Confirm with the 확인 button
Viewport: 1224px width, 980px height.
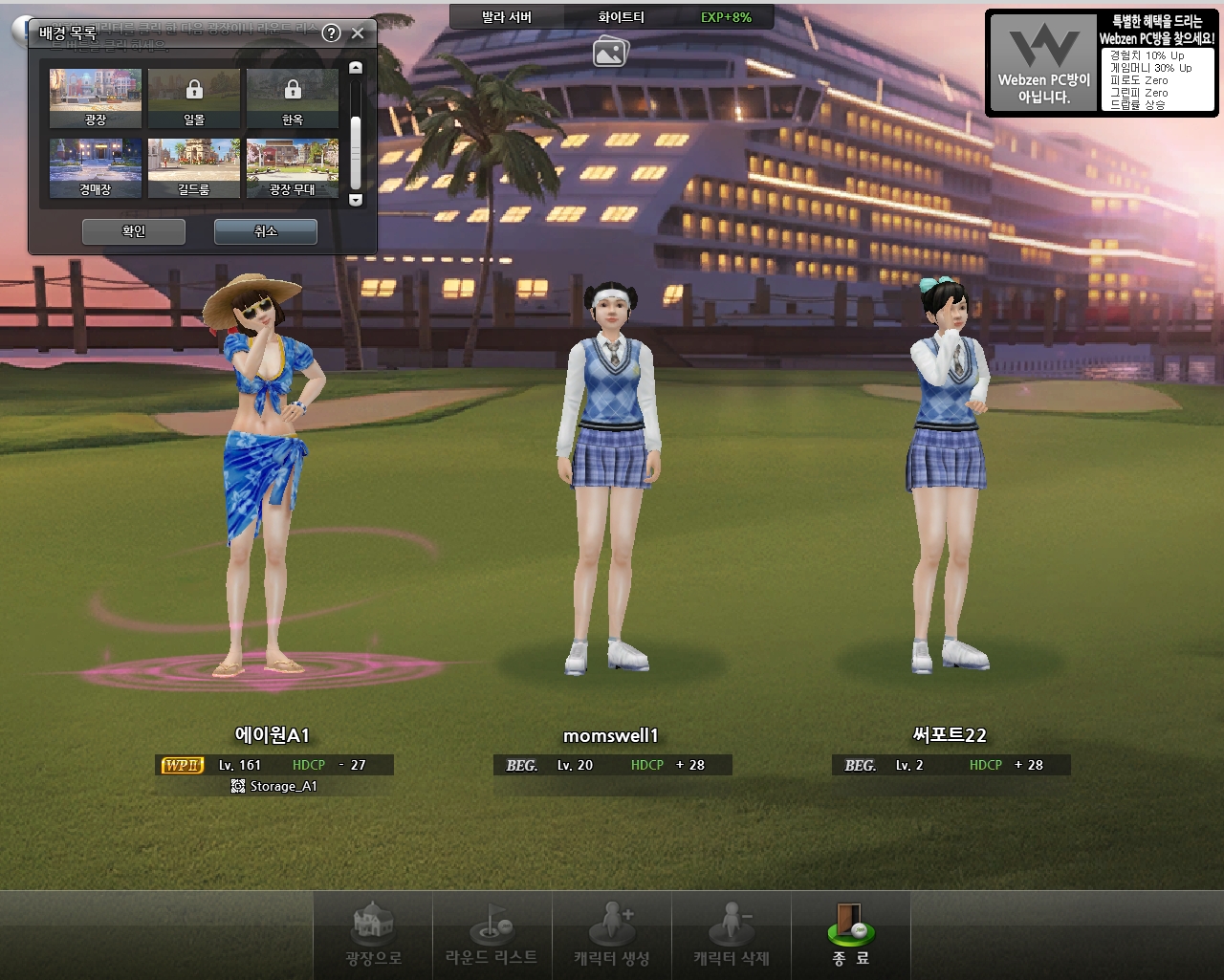click(x=134, y=231)
